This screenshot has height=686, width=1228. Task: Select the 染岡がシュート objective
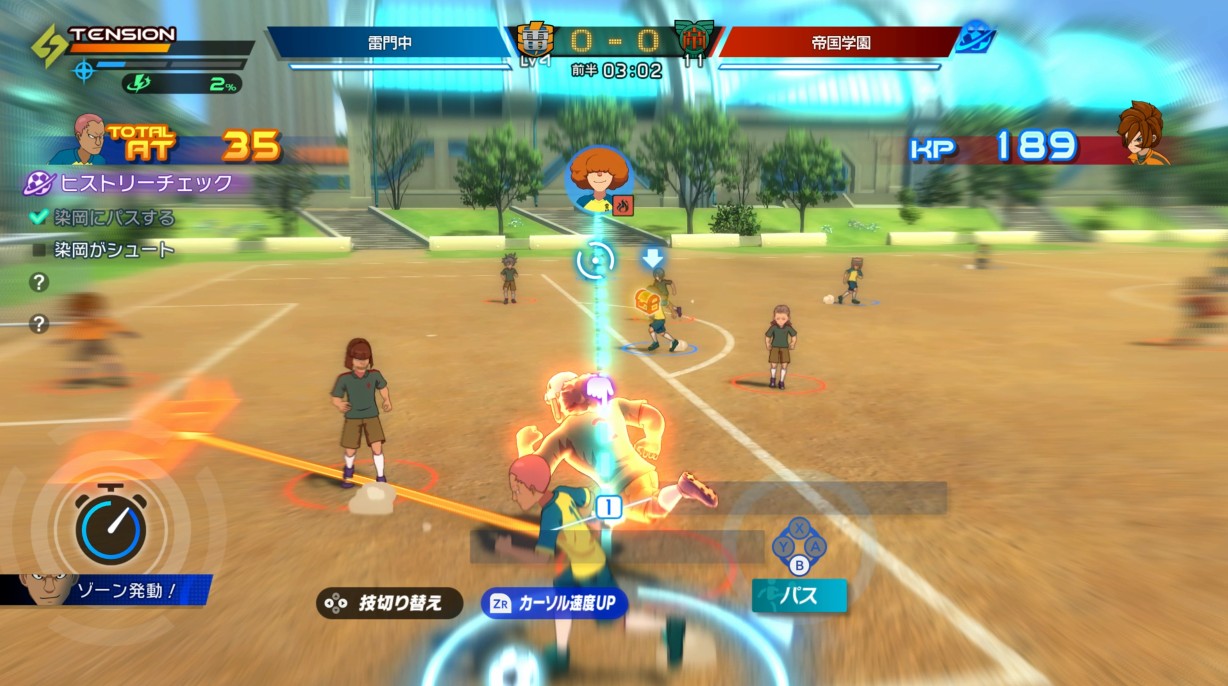103,250
